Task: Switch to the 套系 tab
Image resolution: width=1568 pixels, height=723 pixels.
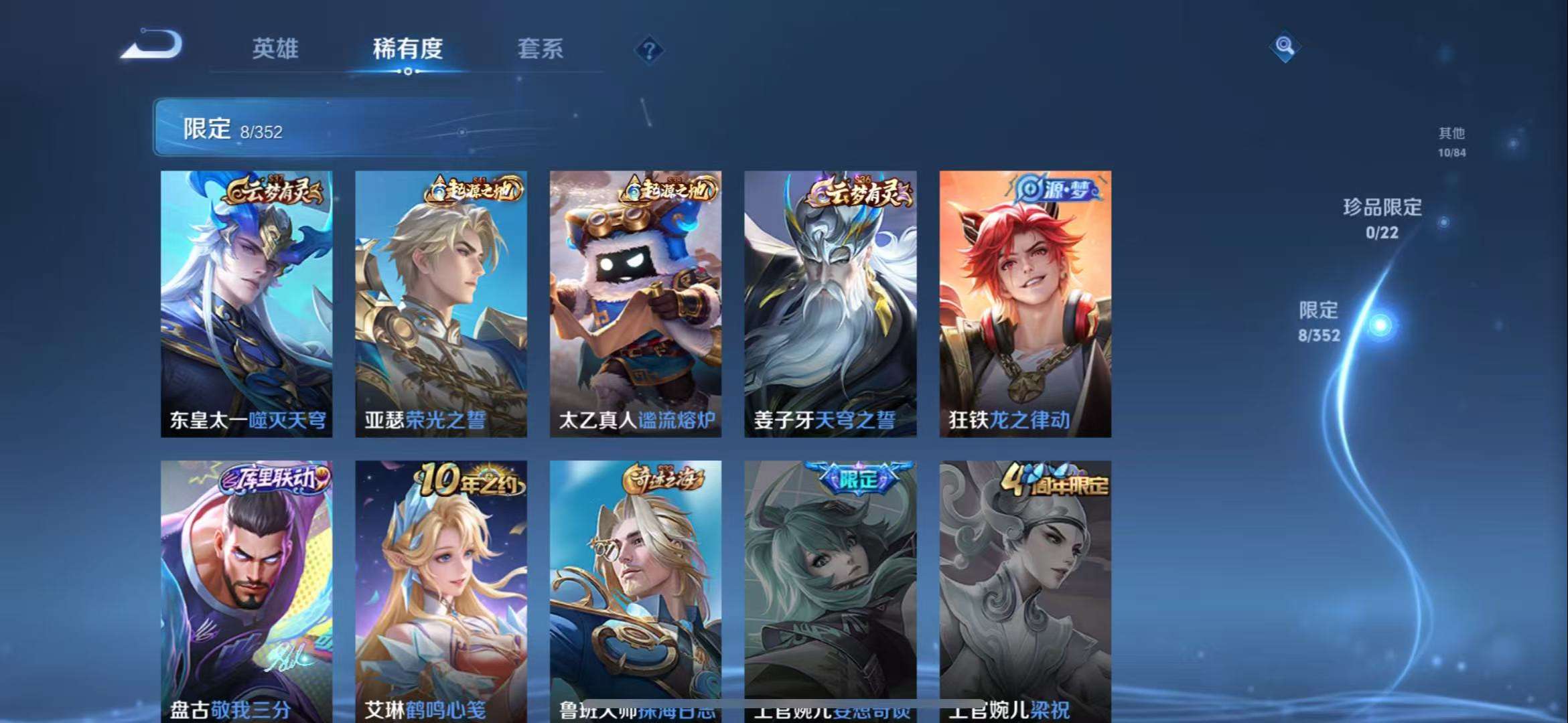Action: coord(540,50)
